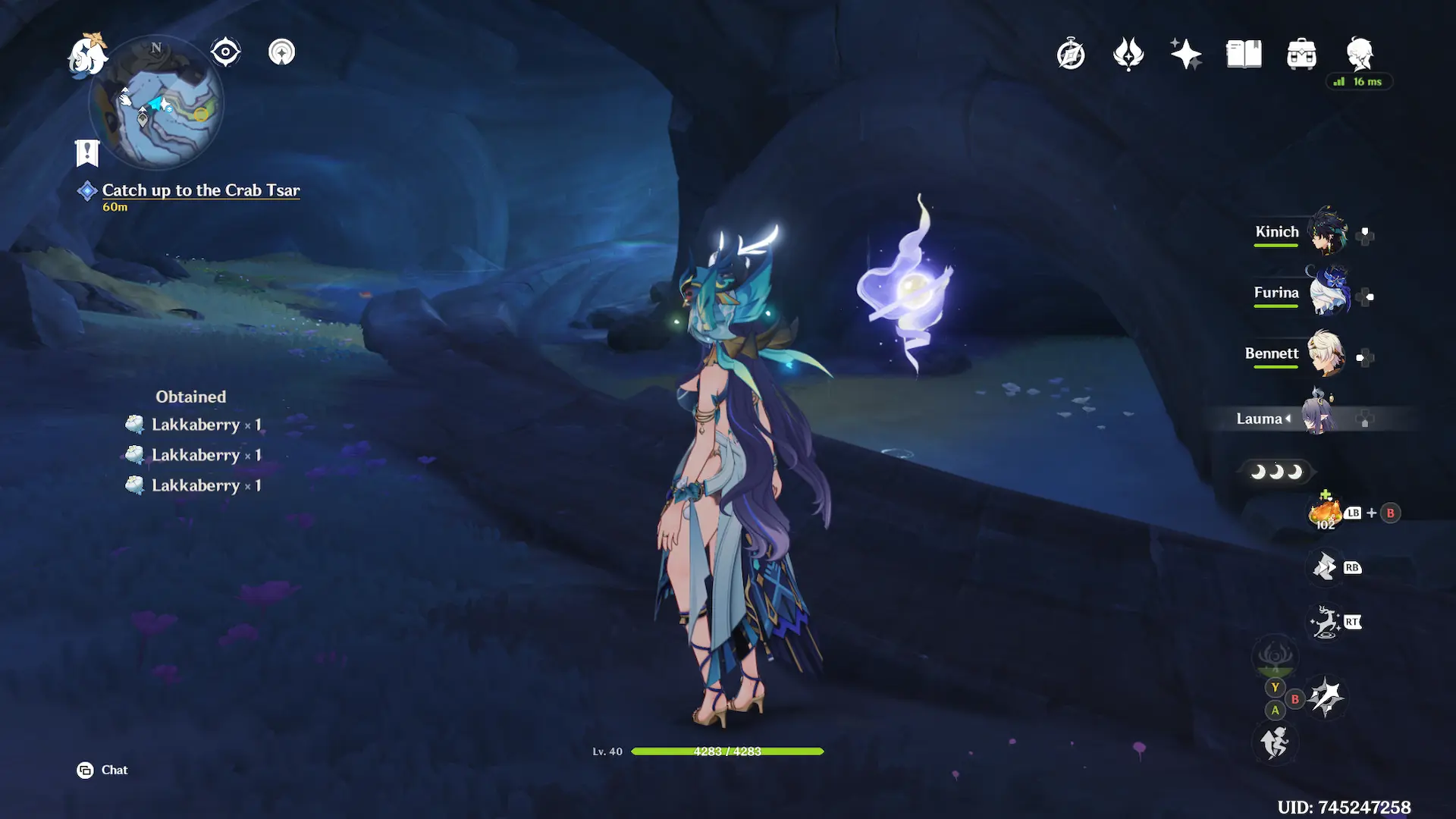Open the Paimon menu icon
Screen dimensions: 1456x819
(x=88, y=55)
